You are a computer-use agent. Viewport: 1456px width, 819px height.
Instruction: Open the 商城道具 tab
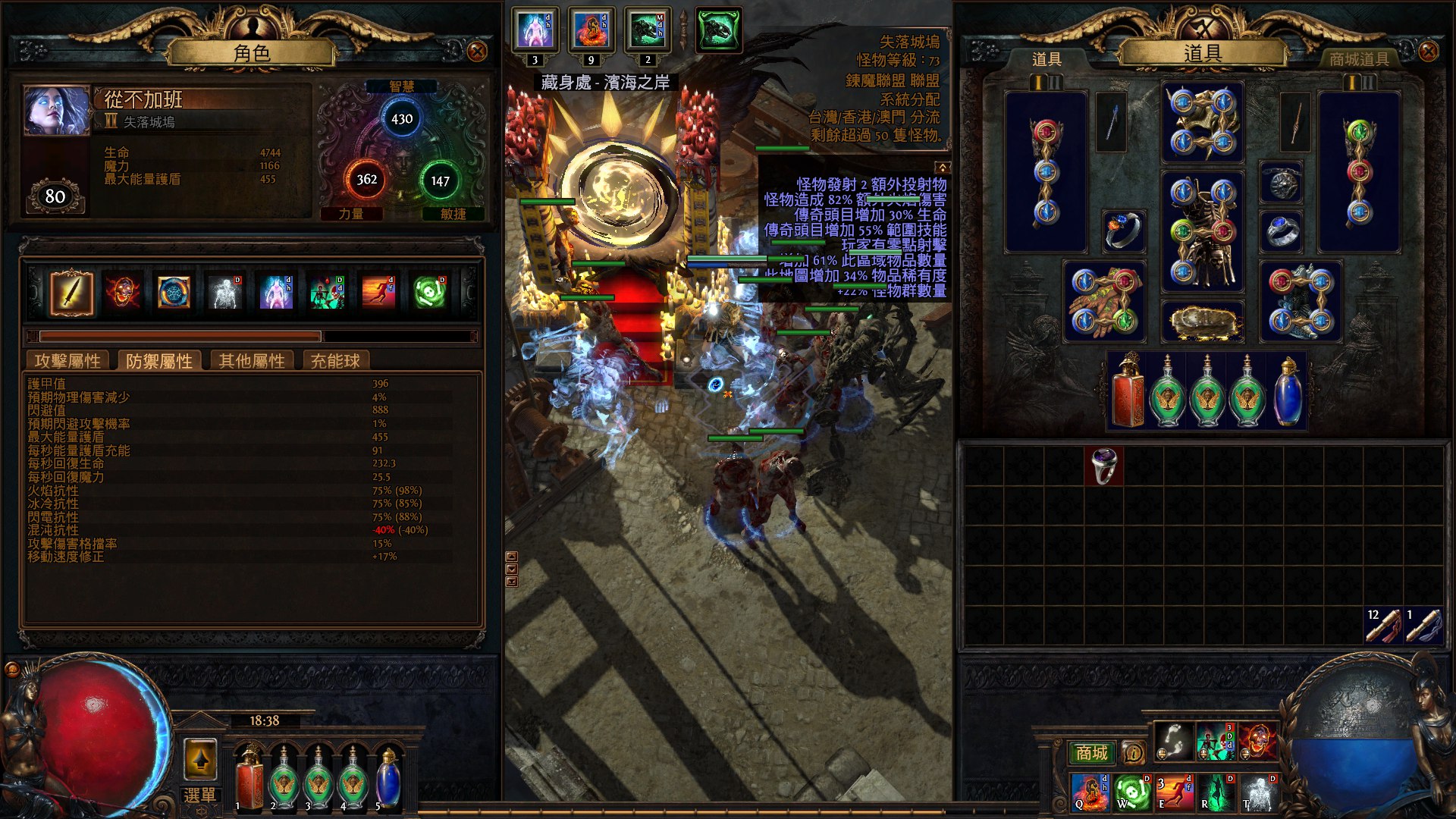[1359, 59]
